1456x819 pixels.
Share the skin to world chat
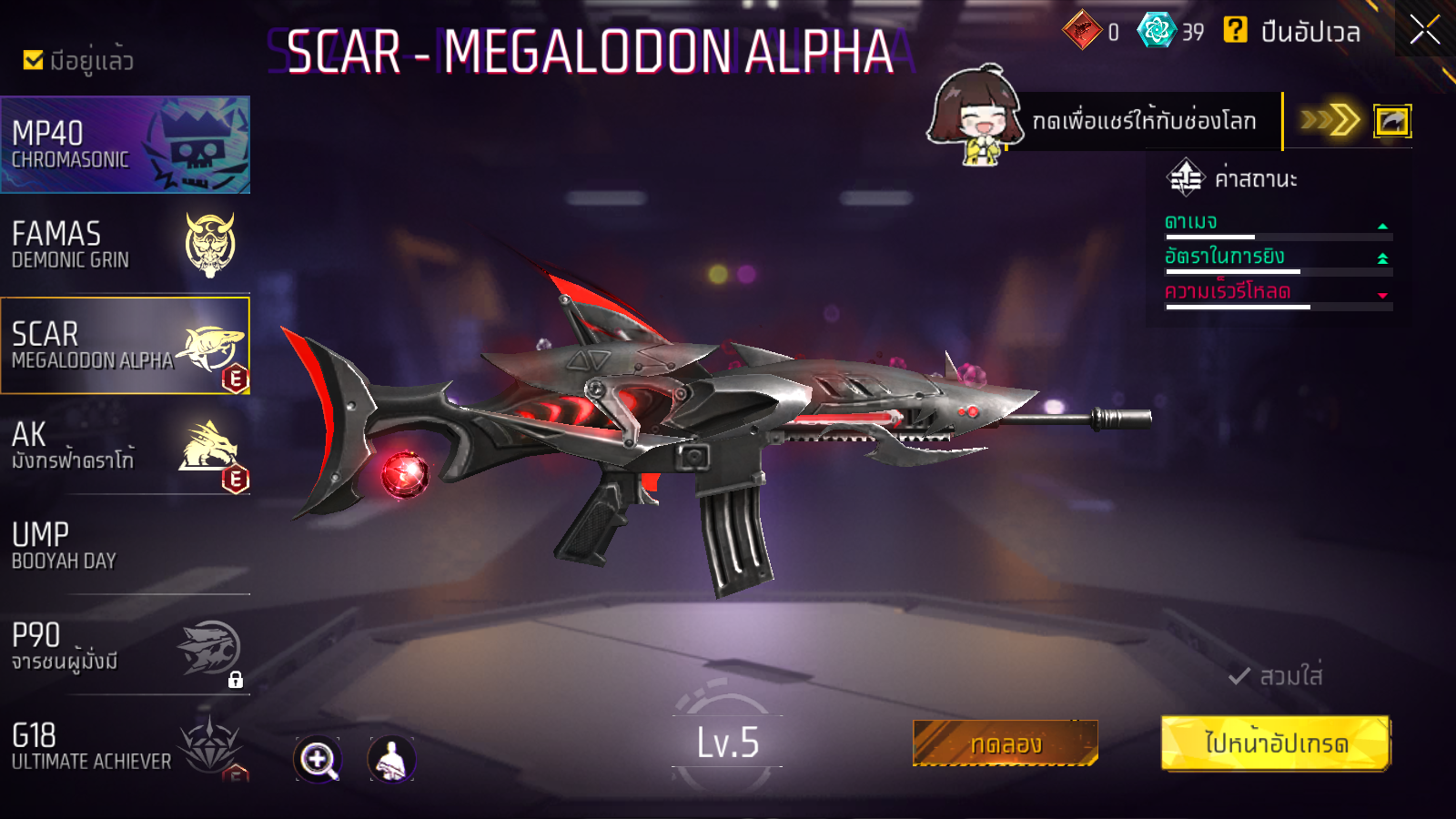pos(1143,121)
